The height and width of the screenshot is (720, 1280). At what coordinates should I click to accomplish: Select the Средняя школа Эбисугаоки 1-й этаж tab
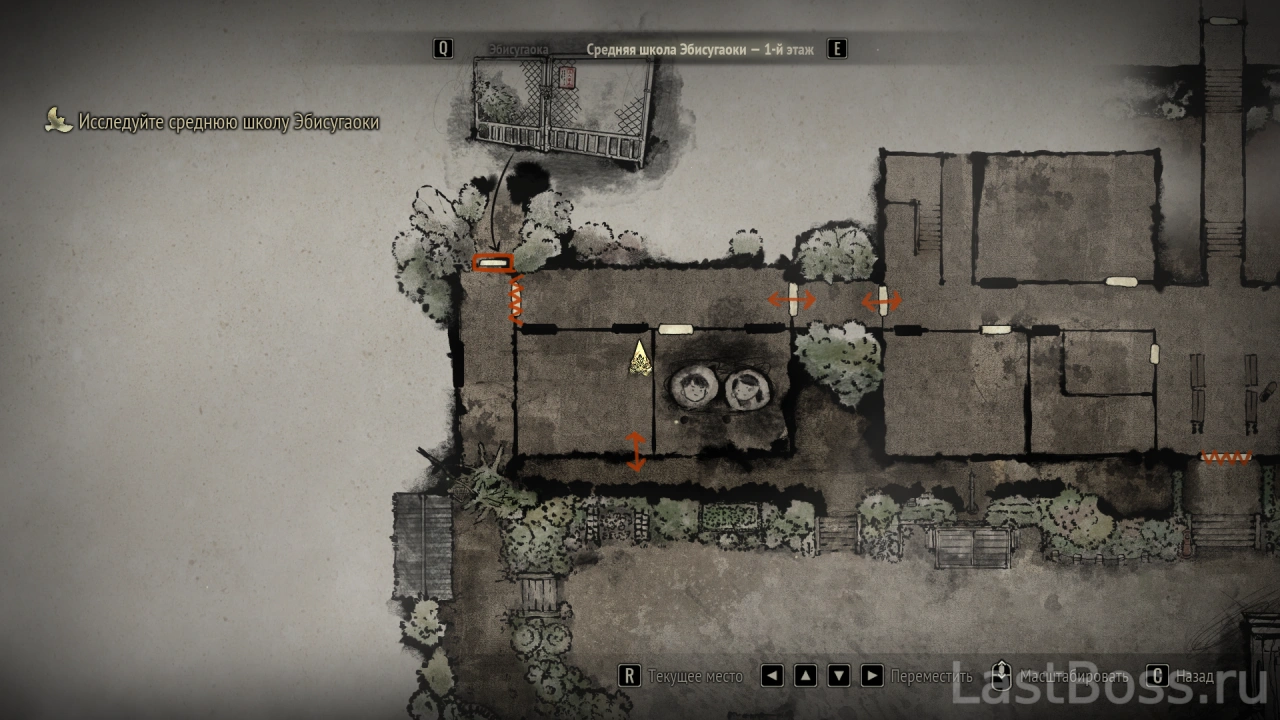click(700, 49)
